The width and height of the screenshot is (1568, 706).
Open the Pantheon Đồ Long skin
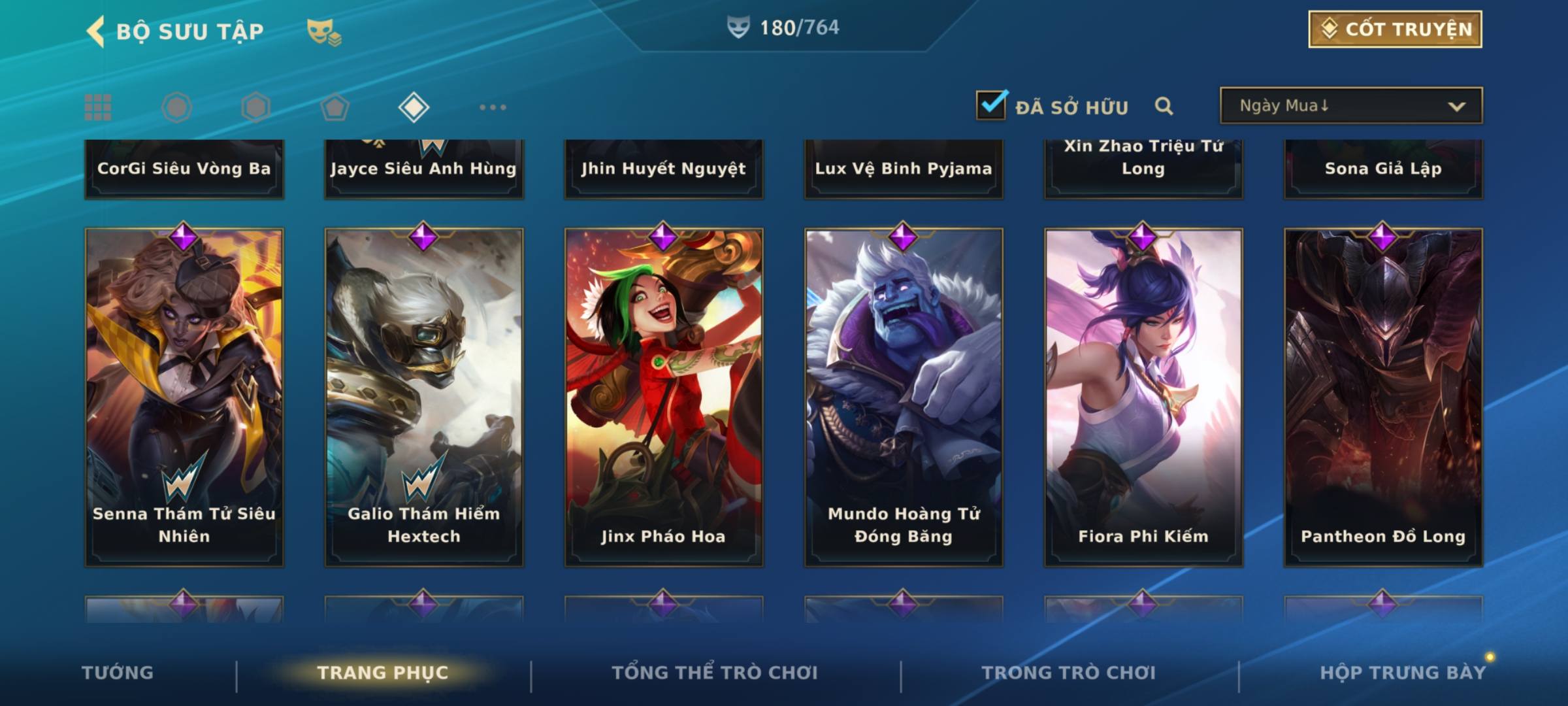[1383, 396]
